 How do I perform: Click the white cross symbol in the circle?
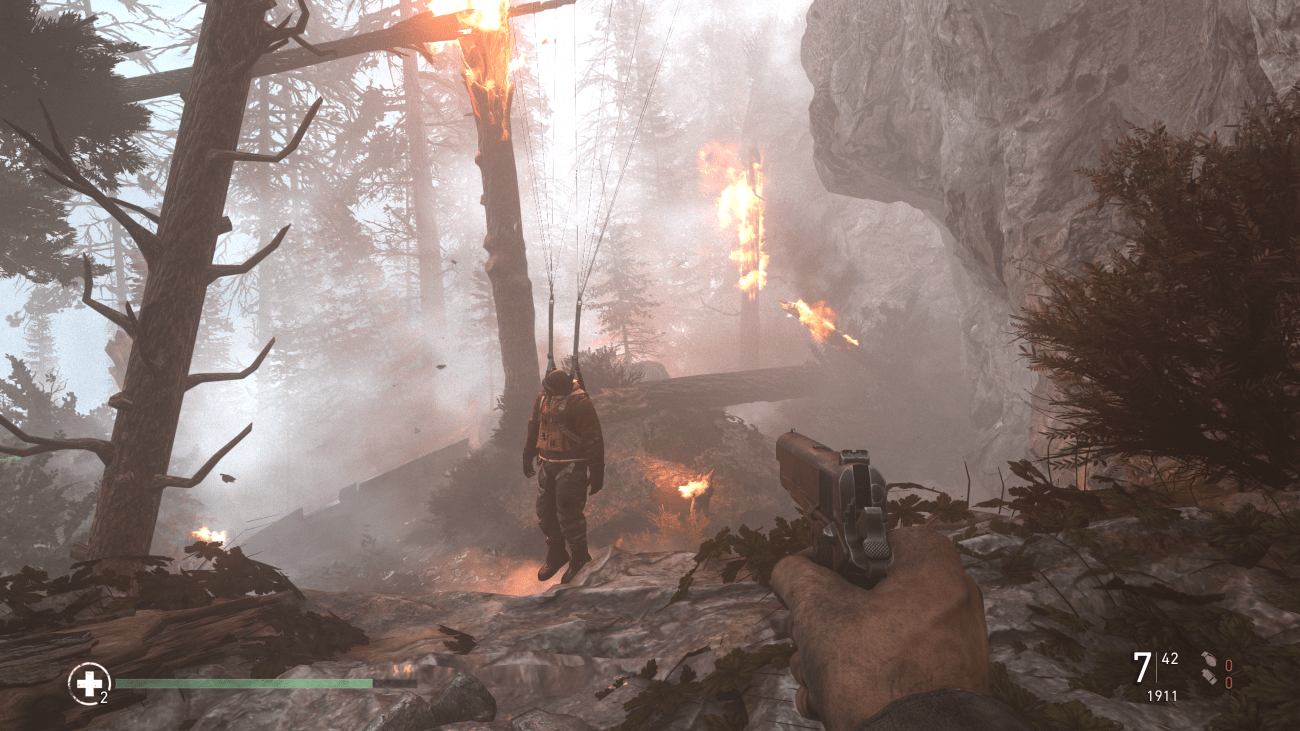88,682
